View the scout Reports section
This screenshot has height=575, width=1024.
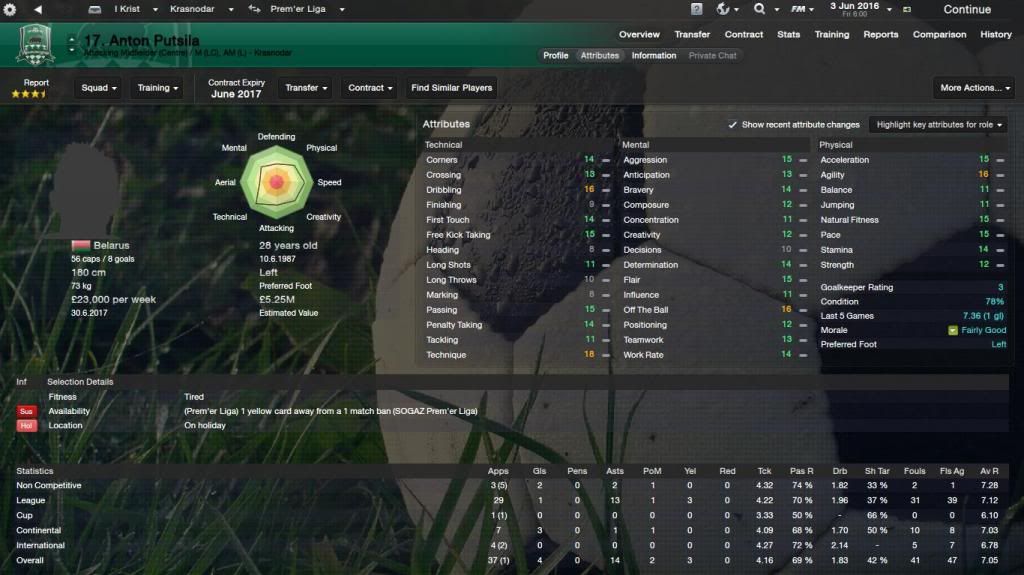click(881, 34)
